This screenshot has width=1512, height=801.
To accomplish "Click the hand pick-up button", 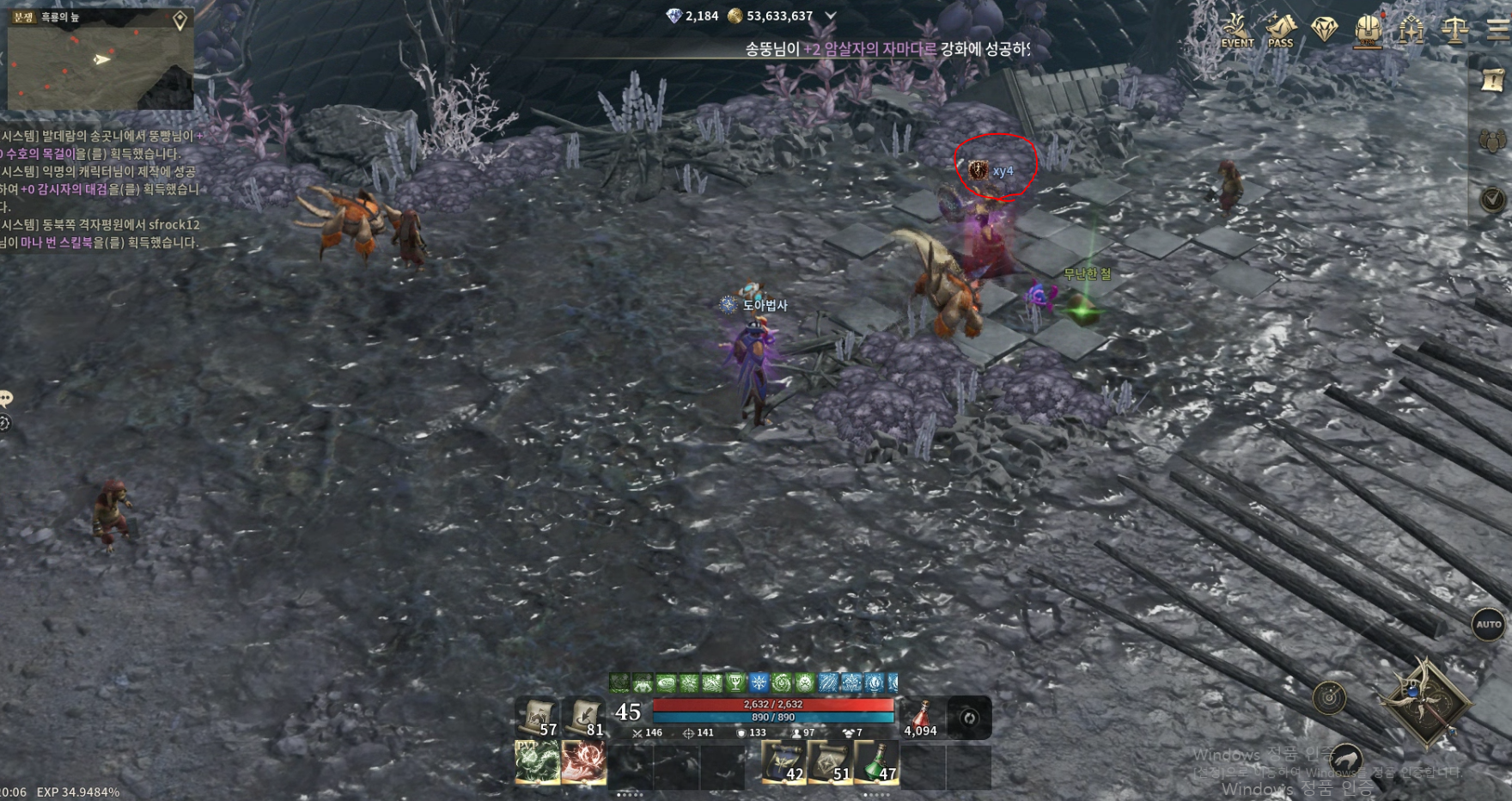I will click(1345, 759).
